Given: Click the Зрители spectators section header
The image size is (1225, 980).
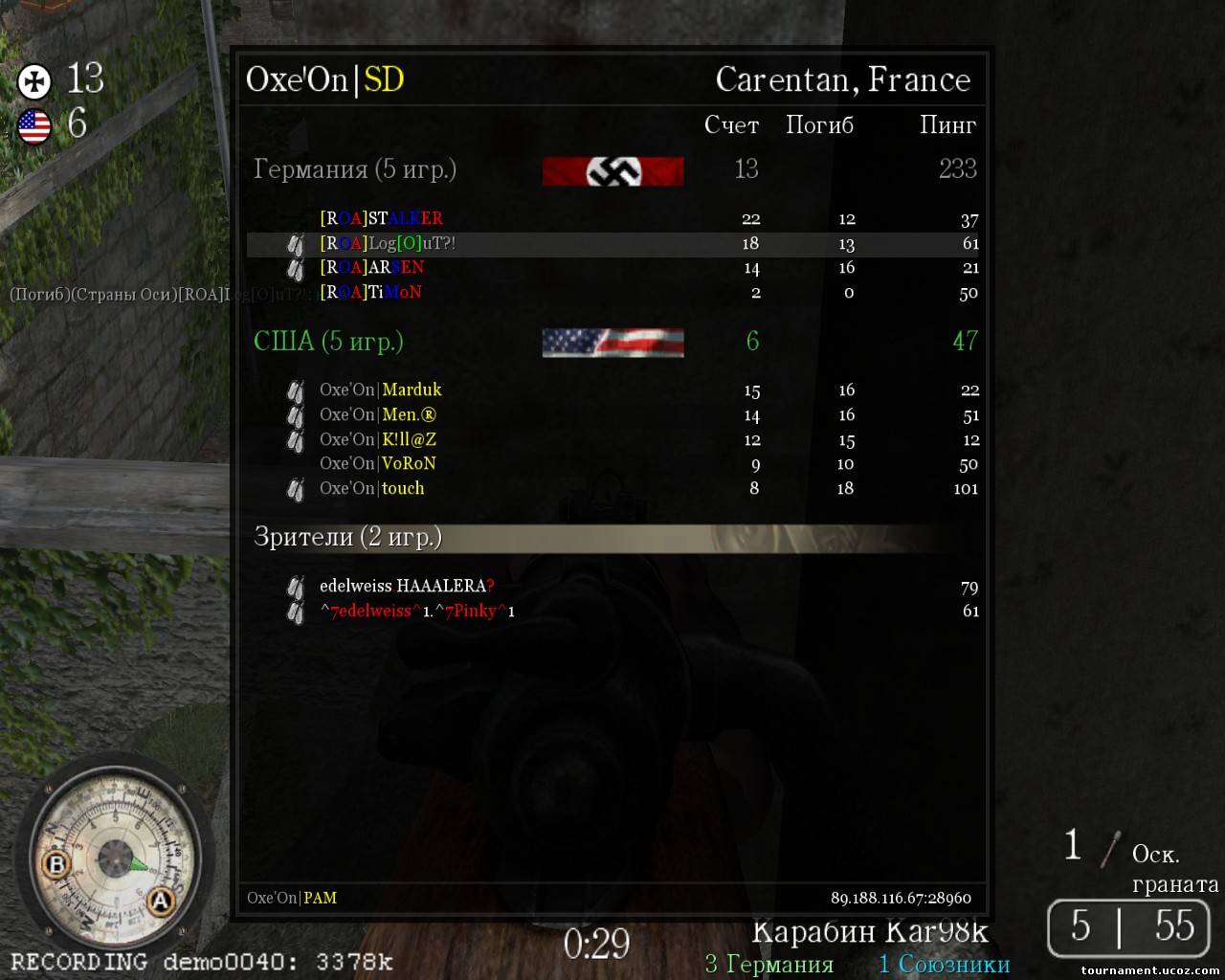Looking at the screenshot, I should click(x=347, y=537).
